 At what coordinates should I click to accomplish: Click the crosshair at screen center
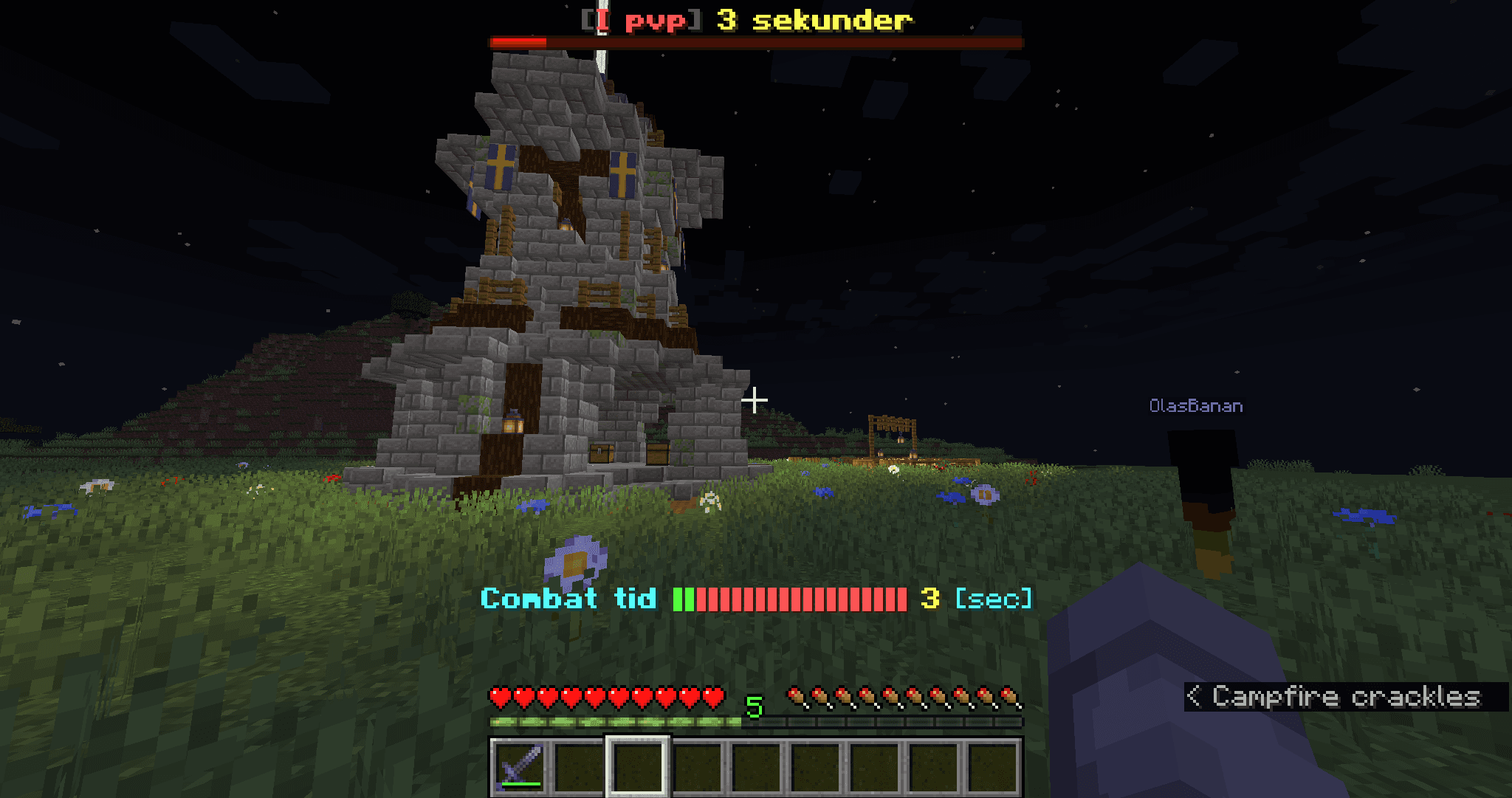point(755,399)
